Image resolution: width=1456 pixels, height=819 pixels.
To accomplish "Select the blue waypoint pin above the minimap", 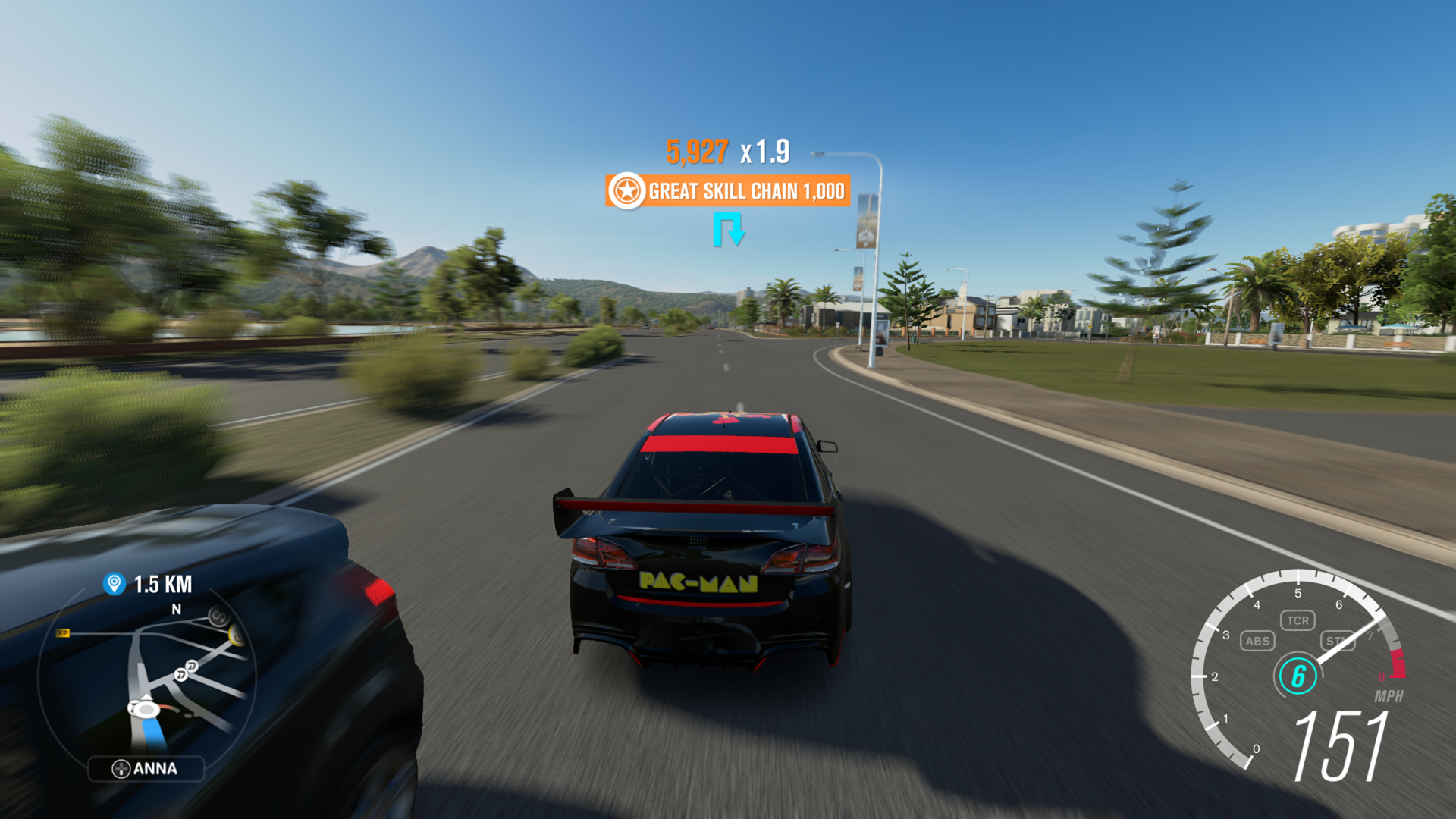I will pyautogui.click(x=113, y=582).
